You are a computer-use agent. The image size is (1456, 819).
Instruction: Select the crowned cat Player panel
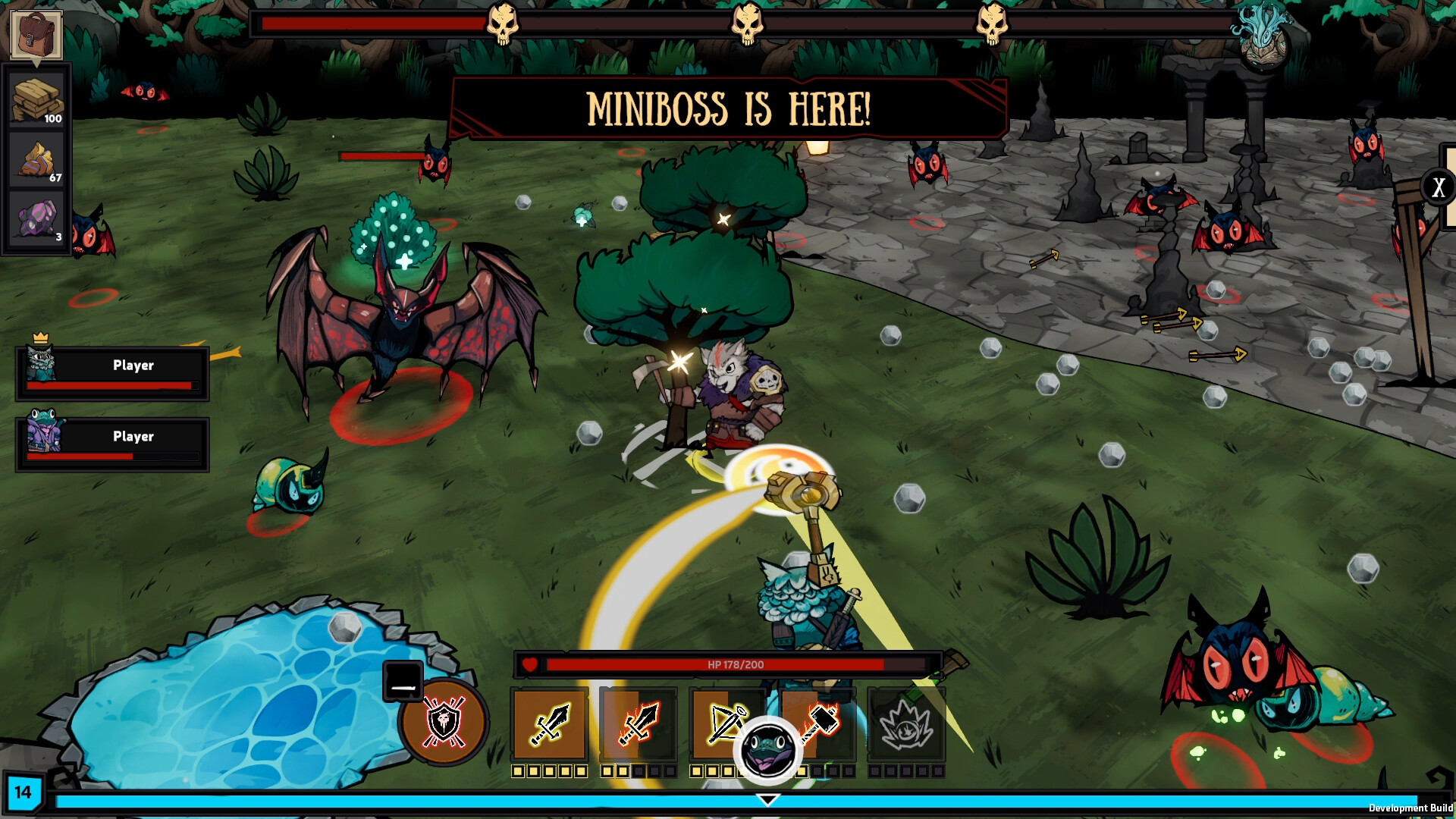coord(112,373)
